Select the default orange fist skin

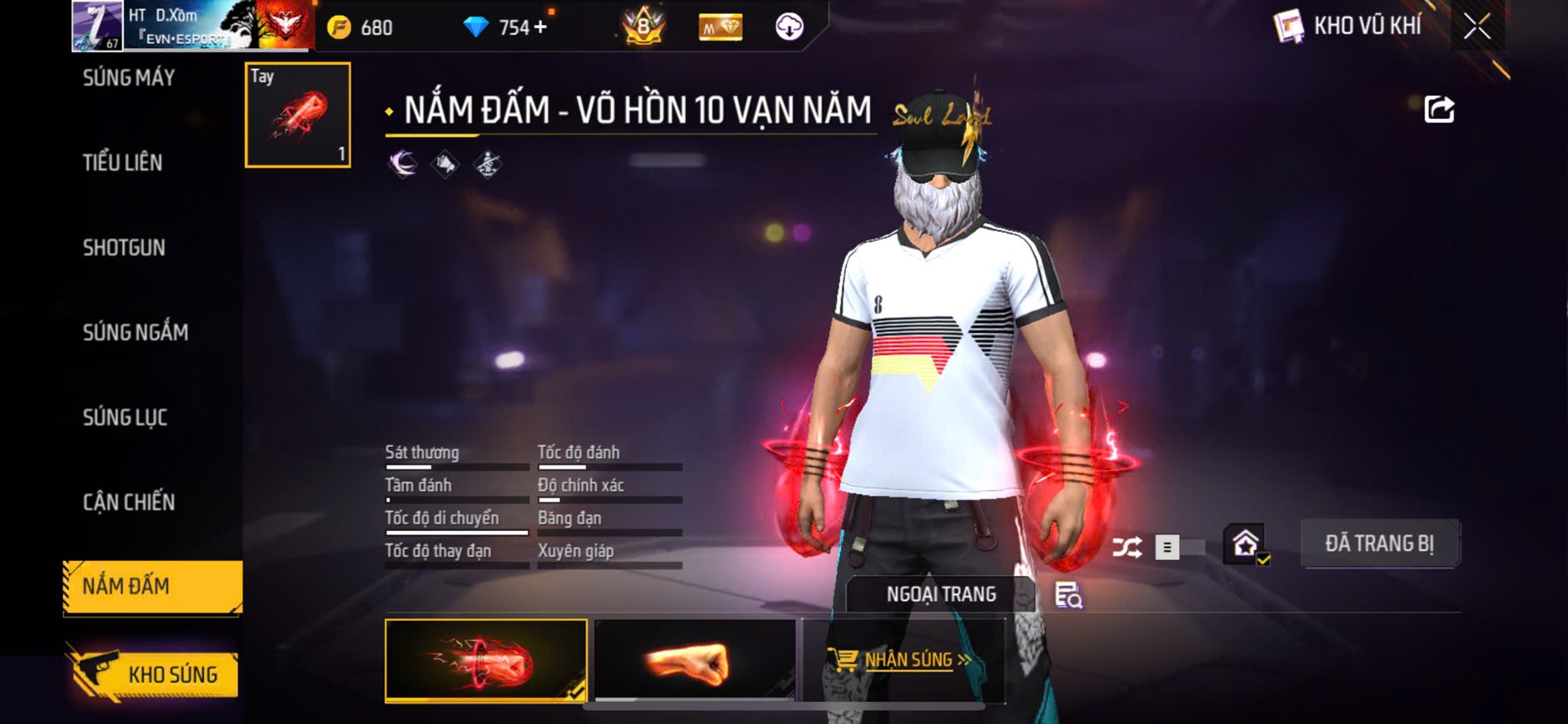695,661
